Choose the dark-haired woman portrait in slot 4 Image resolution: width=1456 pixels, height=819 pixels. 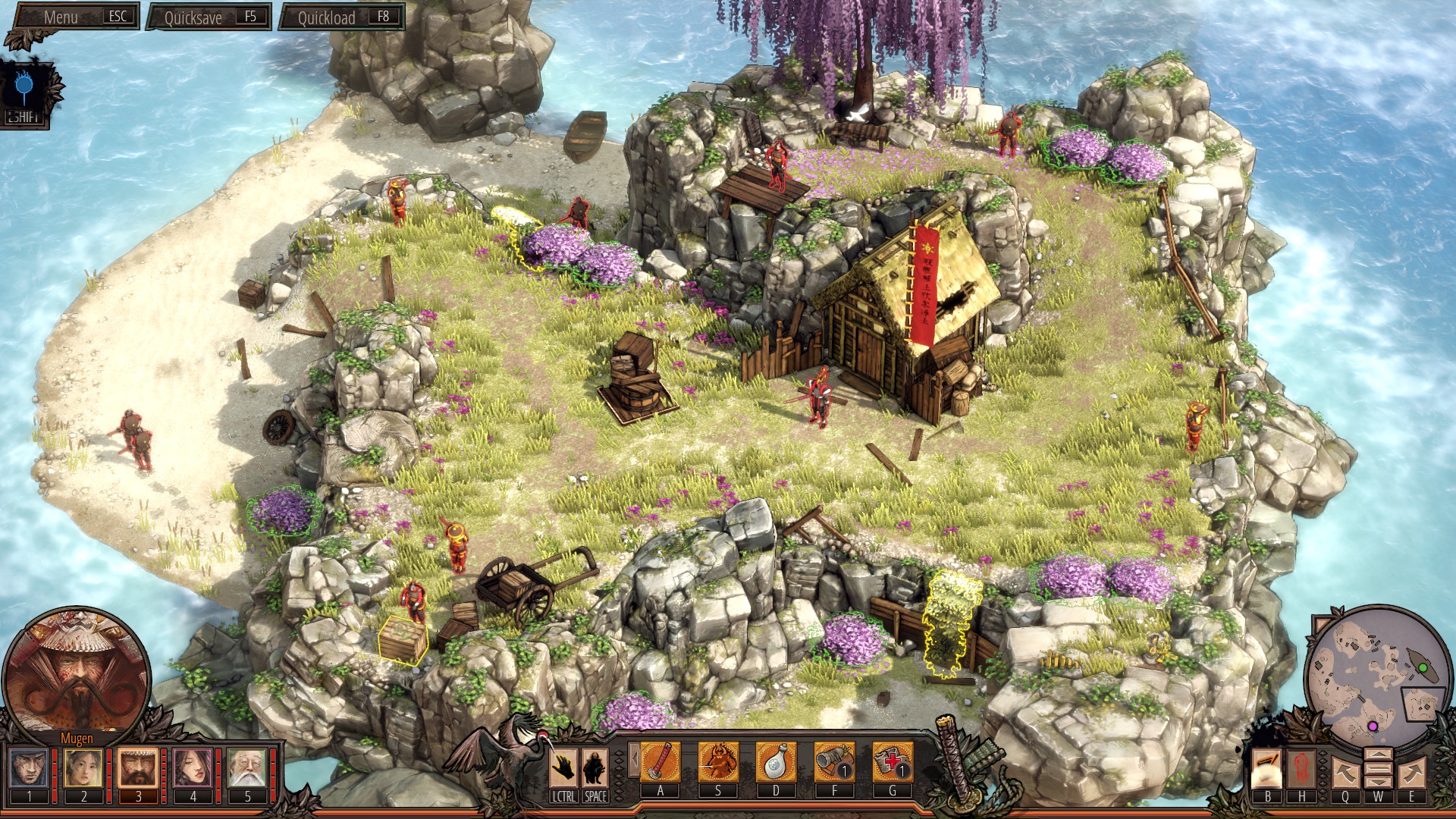pyautogui.click(x=193, y=767)
